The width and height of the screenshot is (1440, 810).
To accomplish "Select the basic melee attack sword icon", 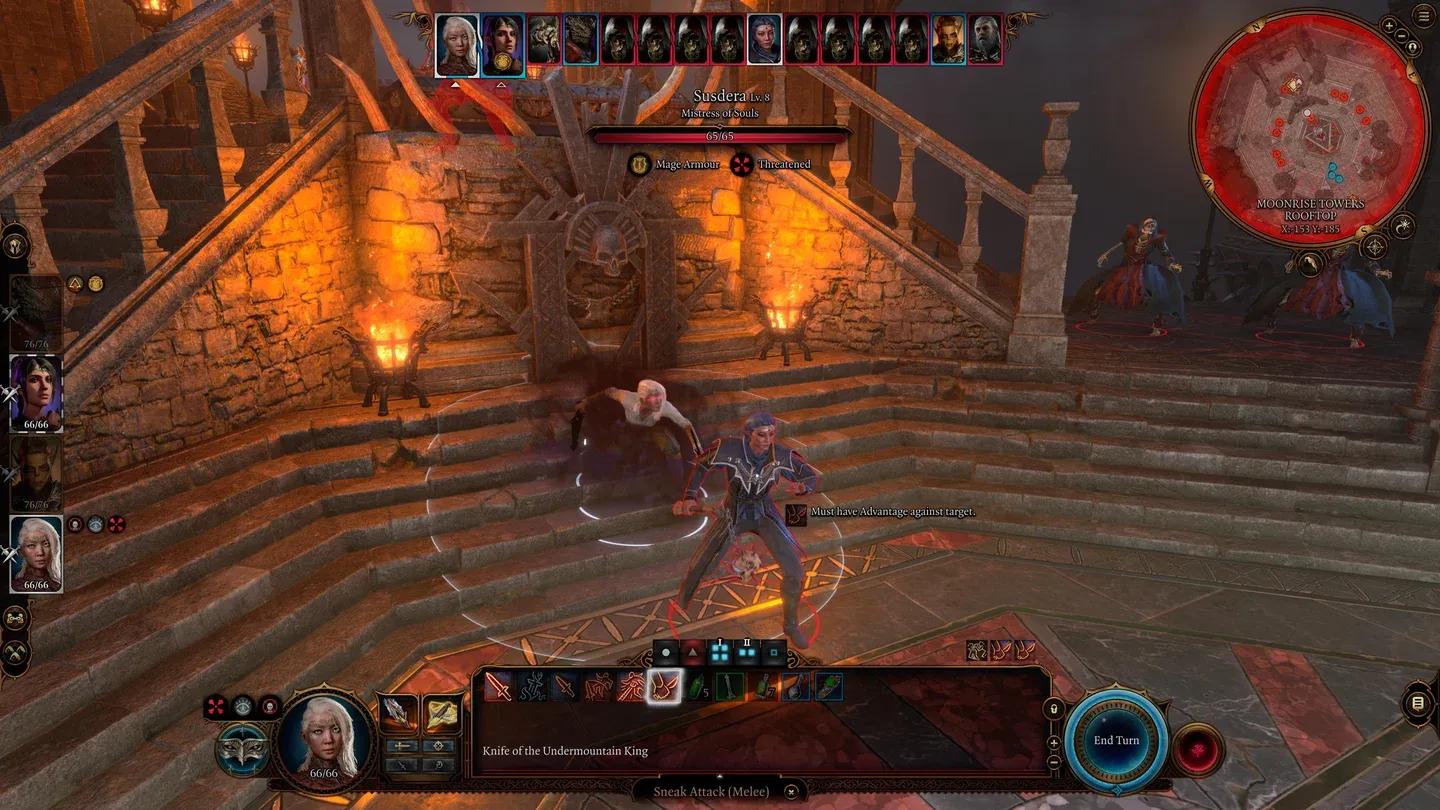I will coord(497,687).
